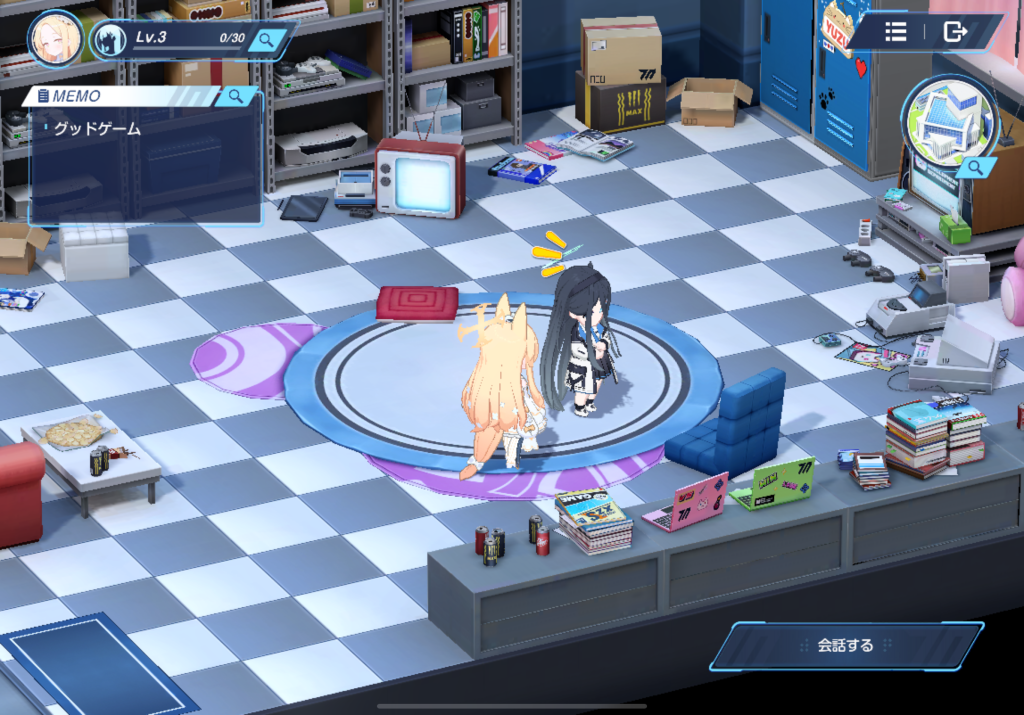The height and width of the screenshot is (715, 1024).
Task: Open the list menu icon
Action: point(895,32)
